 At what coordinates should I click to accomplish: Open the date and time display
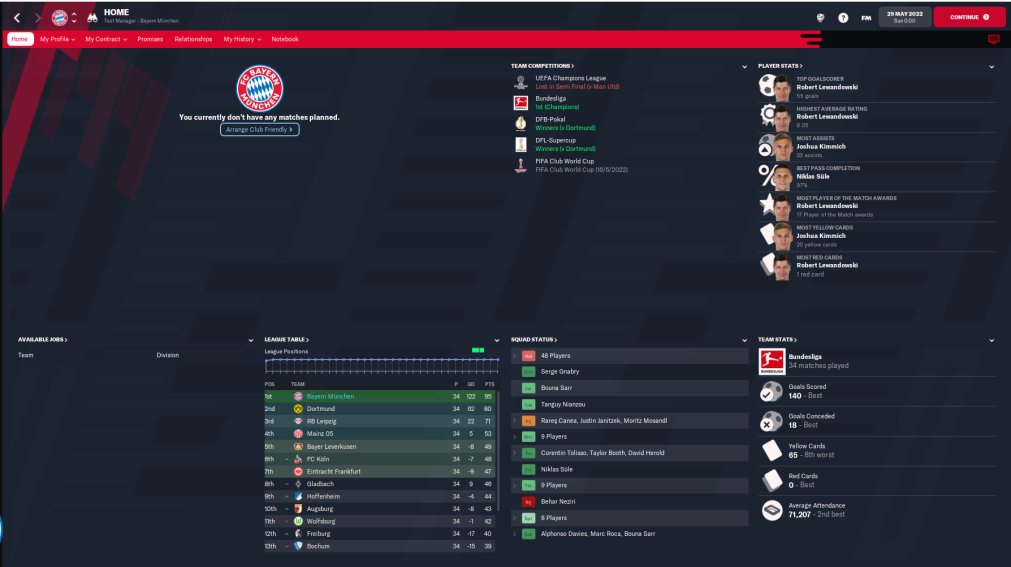click(903, 17)
